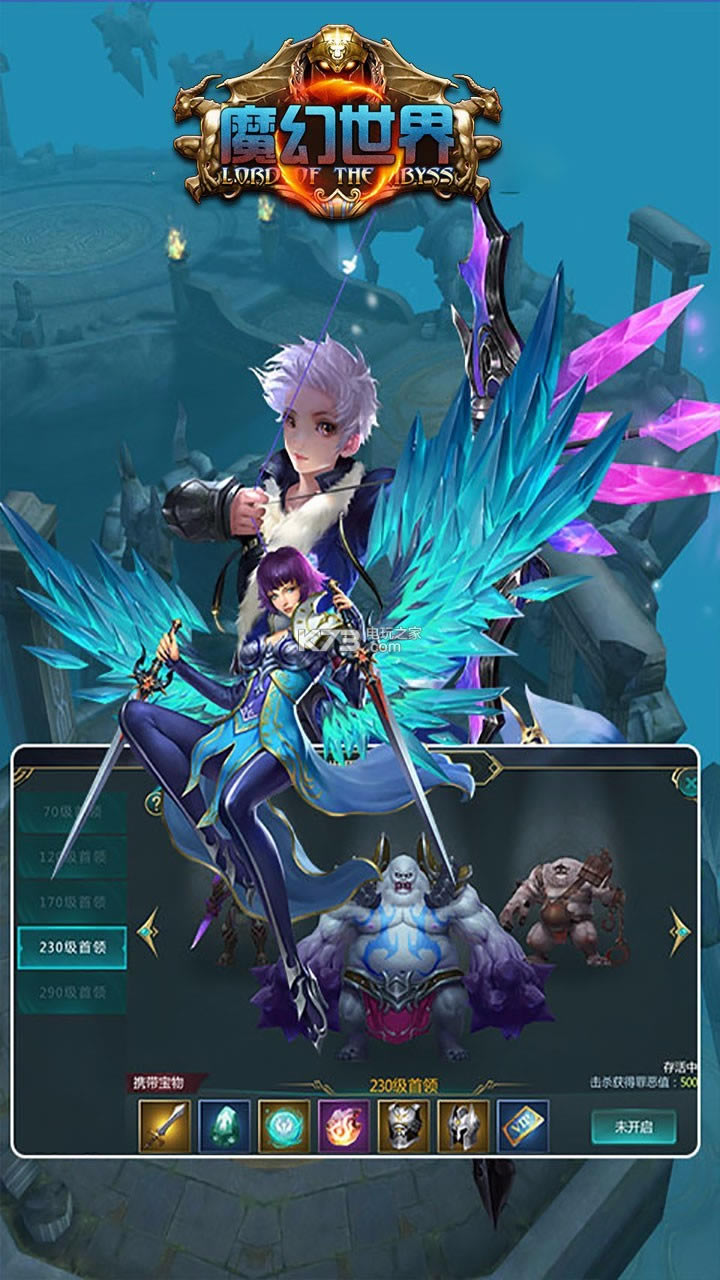
Task: Close the boss panel
Action: [x=687, y=784]
